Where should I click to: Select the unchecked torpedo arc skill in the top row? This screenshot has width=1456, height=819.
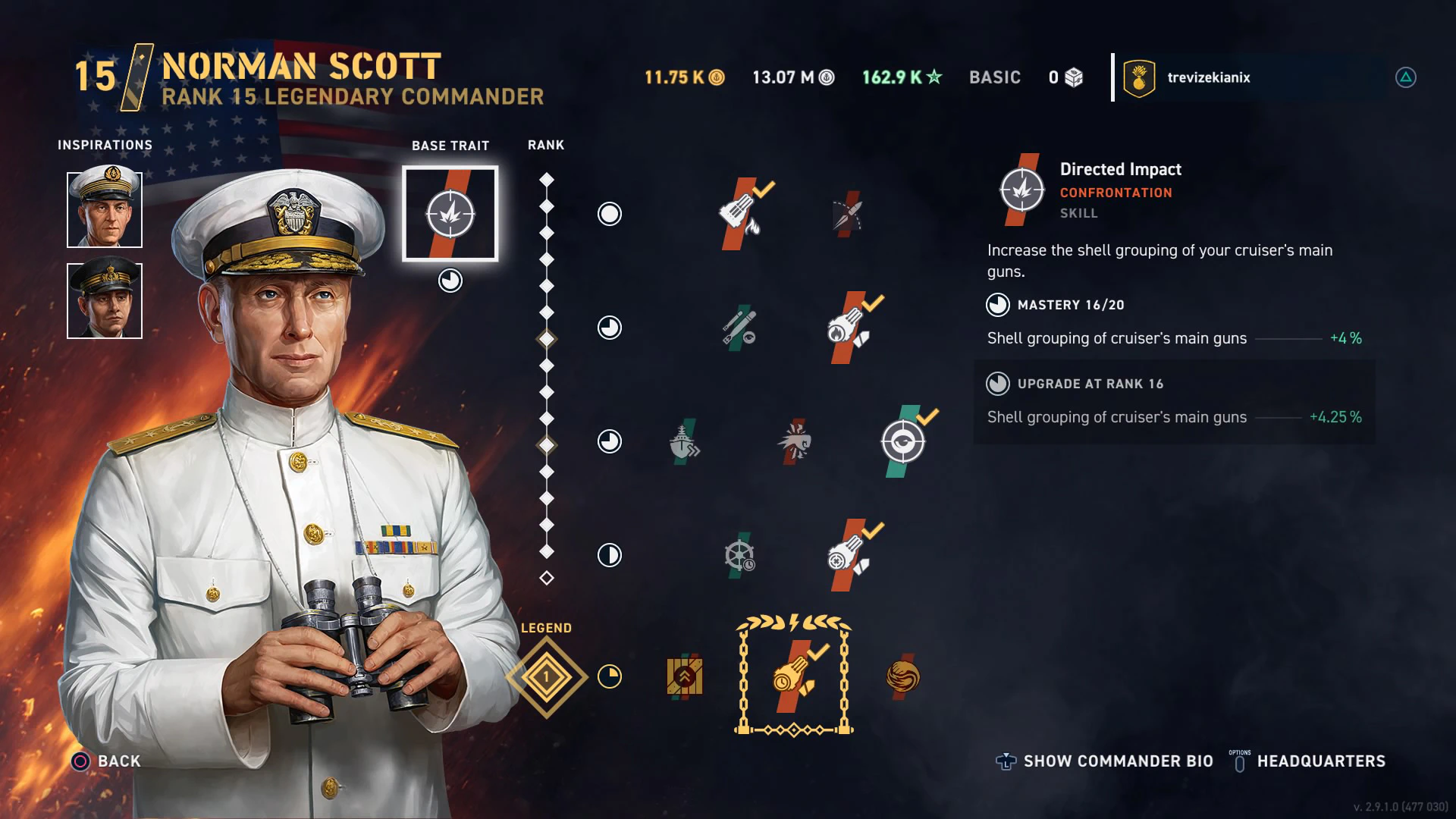click(848, 215)
